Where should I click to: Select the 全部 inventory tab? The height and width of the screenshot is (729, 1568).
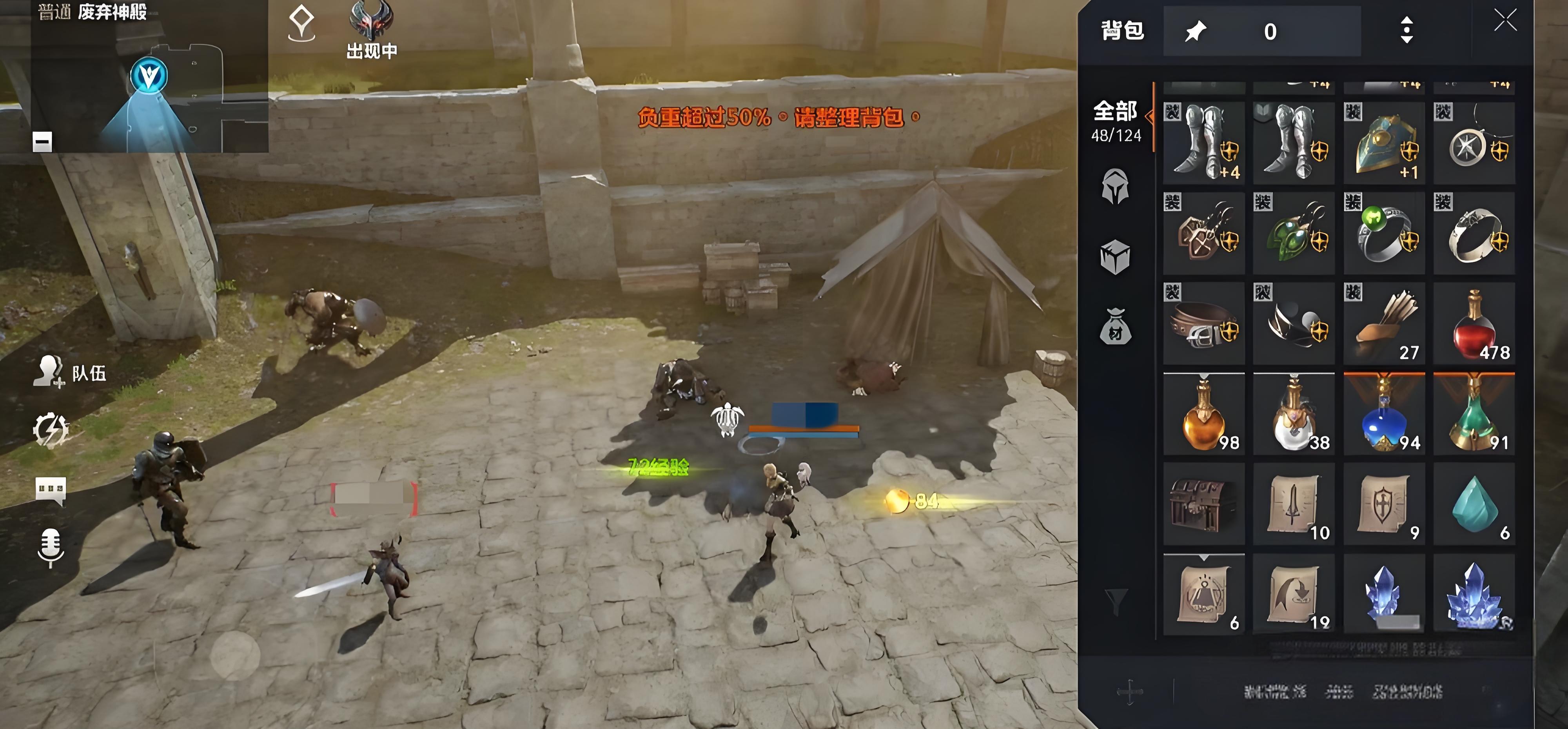[x=1115, y=120]
